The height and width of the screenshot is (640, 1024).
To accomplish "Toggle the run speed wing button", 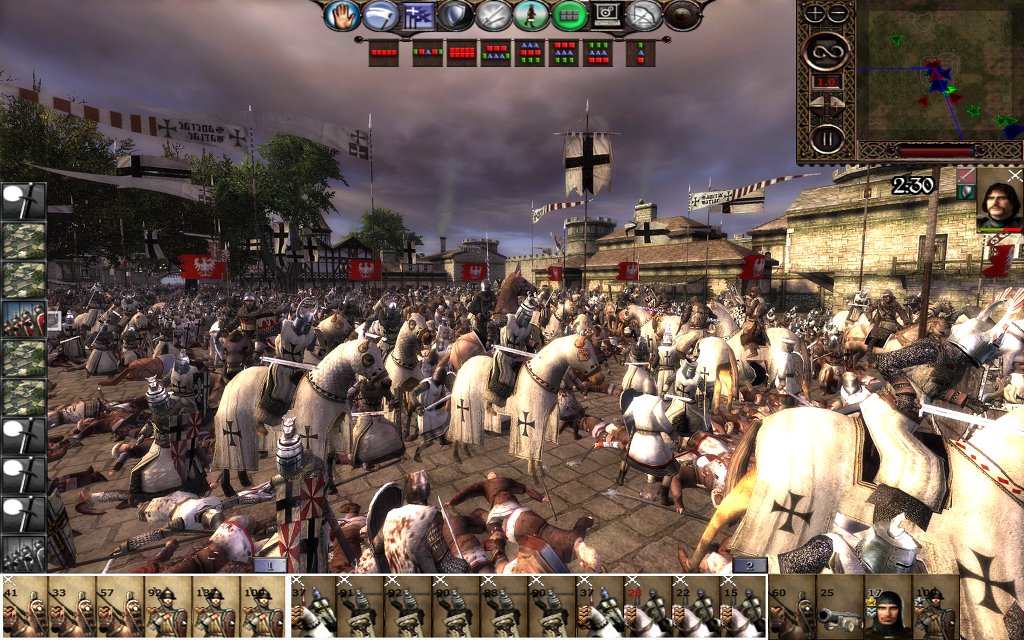I will click(381, 15).
